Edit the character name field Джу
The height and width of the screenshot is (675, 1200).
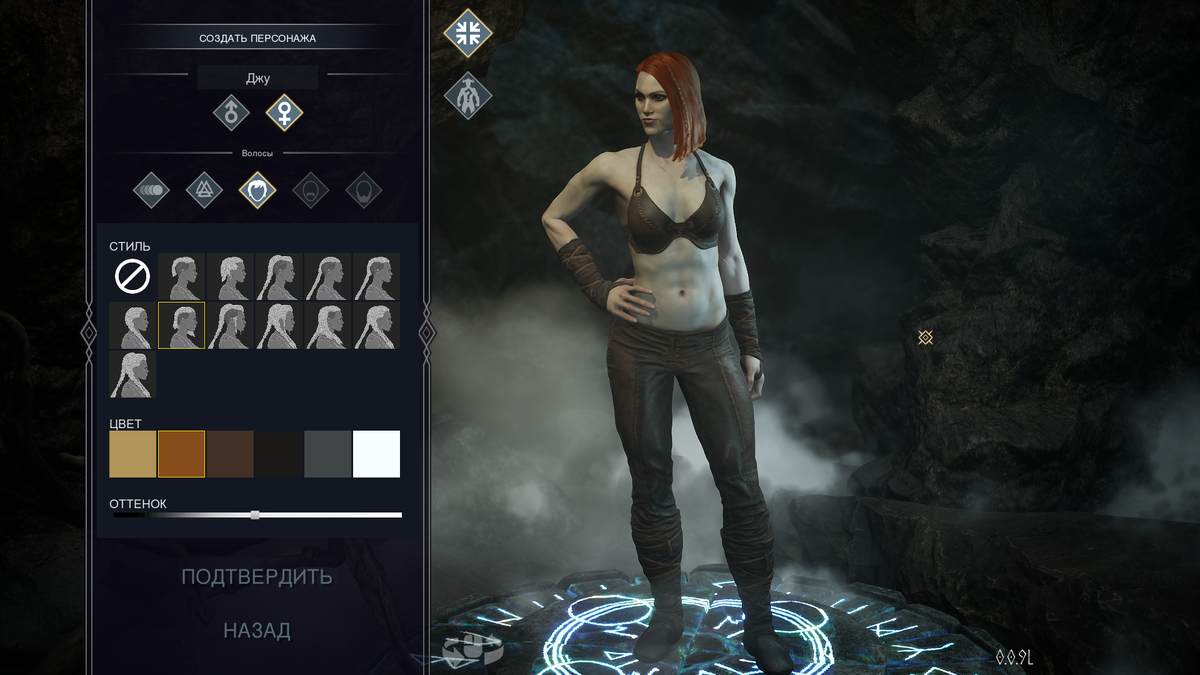pos(257,78)
